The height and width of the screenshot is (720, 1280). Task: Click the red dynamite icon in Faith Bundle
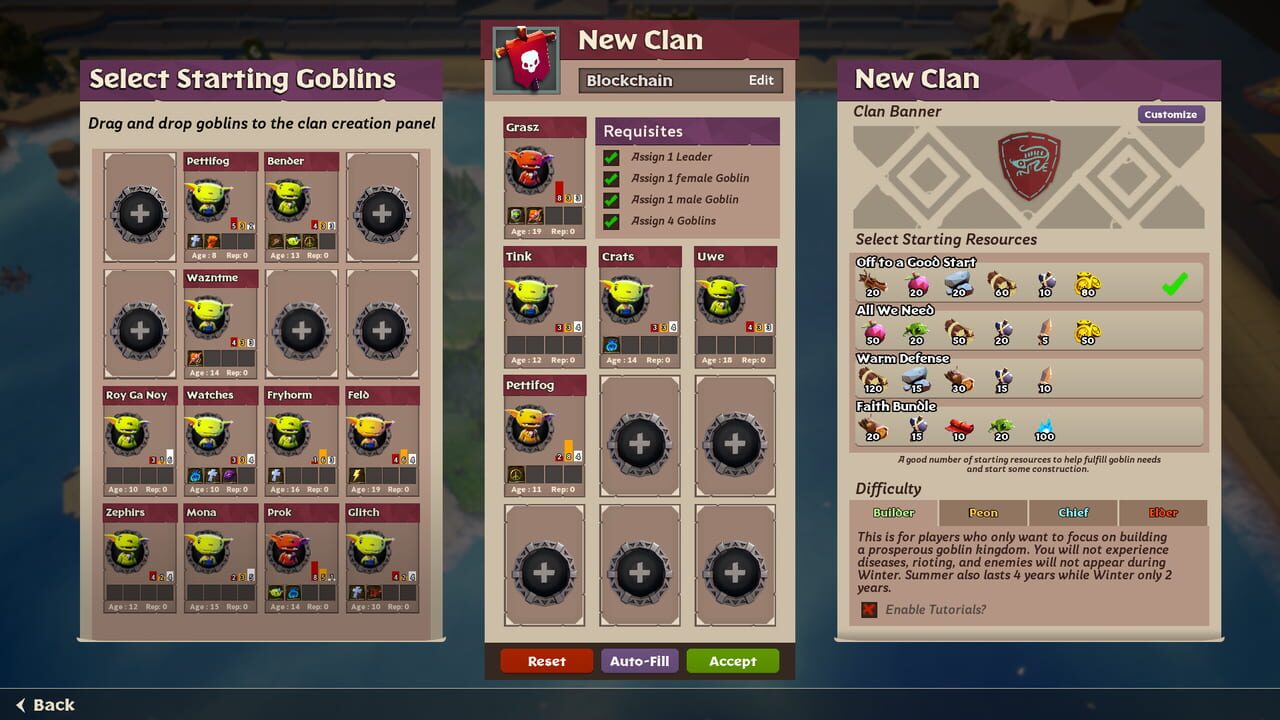click(x=959, y=426)
